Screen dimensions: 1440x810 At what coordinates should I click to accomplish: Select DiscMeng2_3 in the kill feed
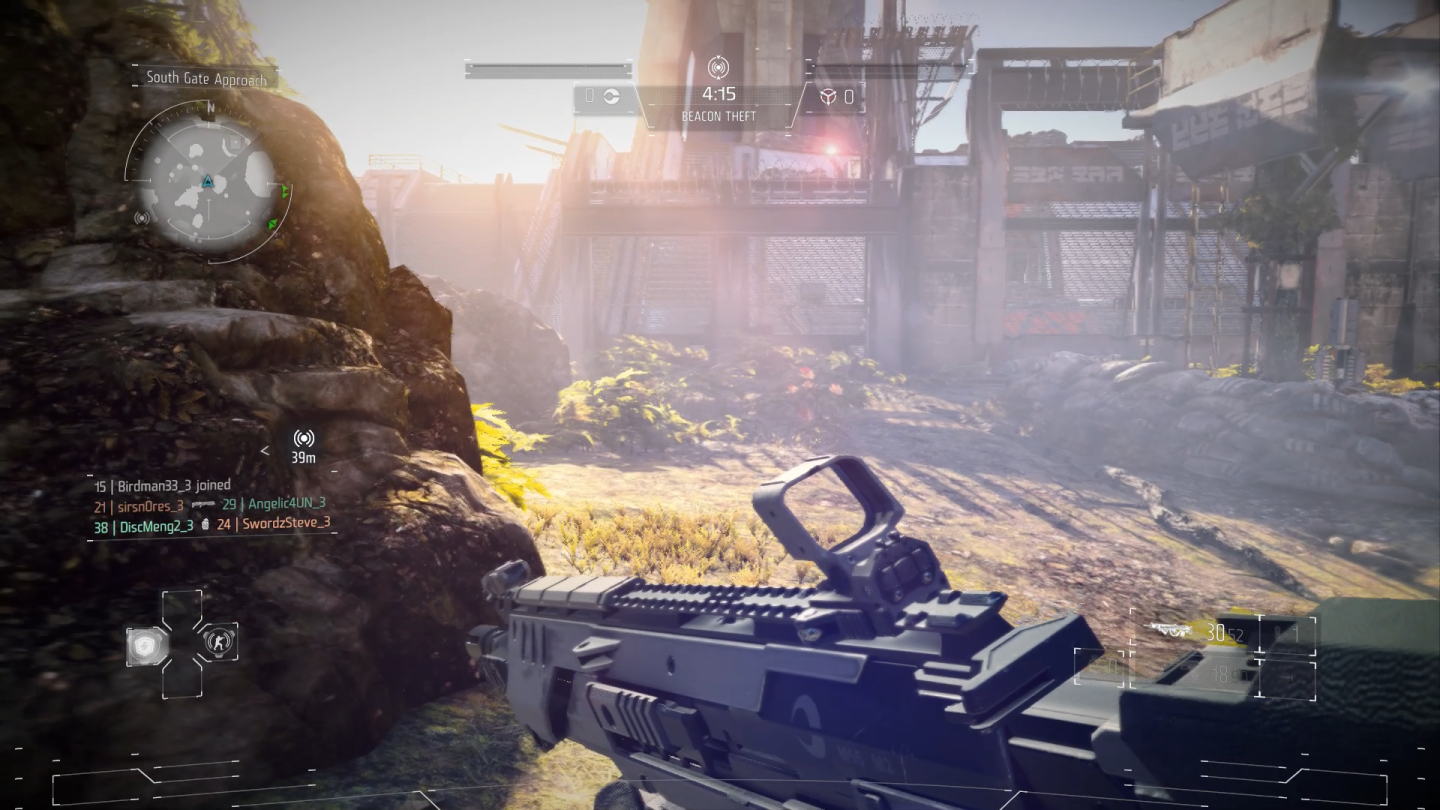tap(156, 526)
